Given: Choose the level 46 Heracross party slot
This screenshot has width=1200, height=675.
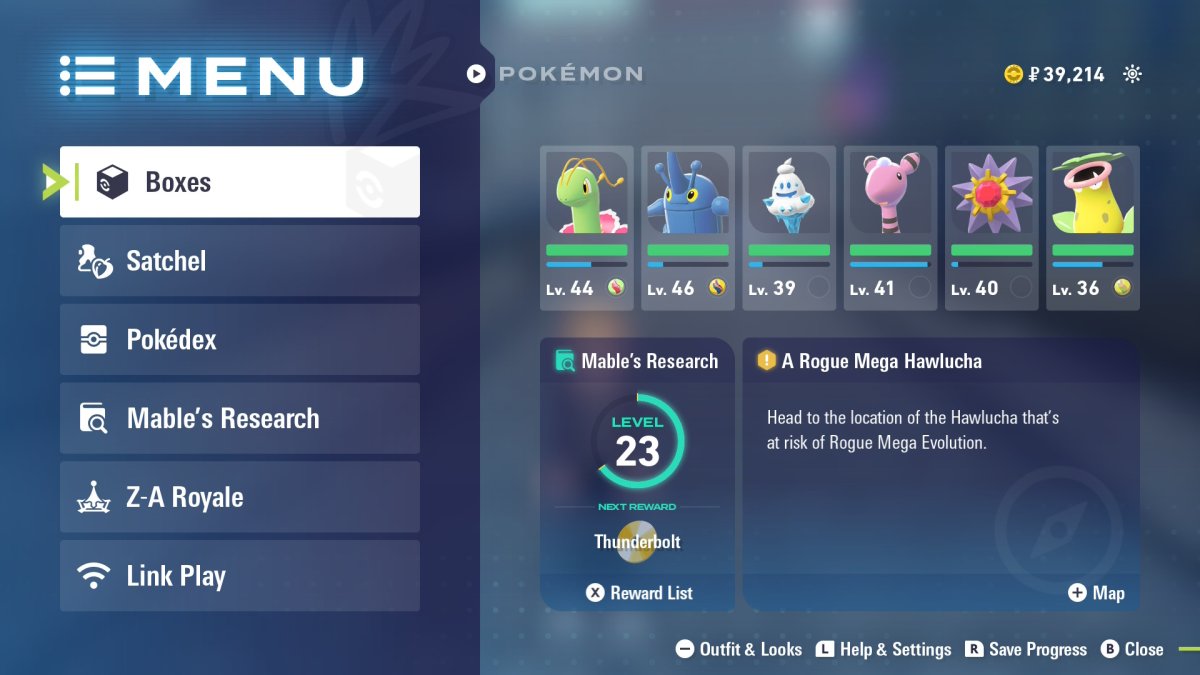Looking at the screenshot, I should coord(688,228).
